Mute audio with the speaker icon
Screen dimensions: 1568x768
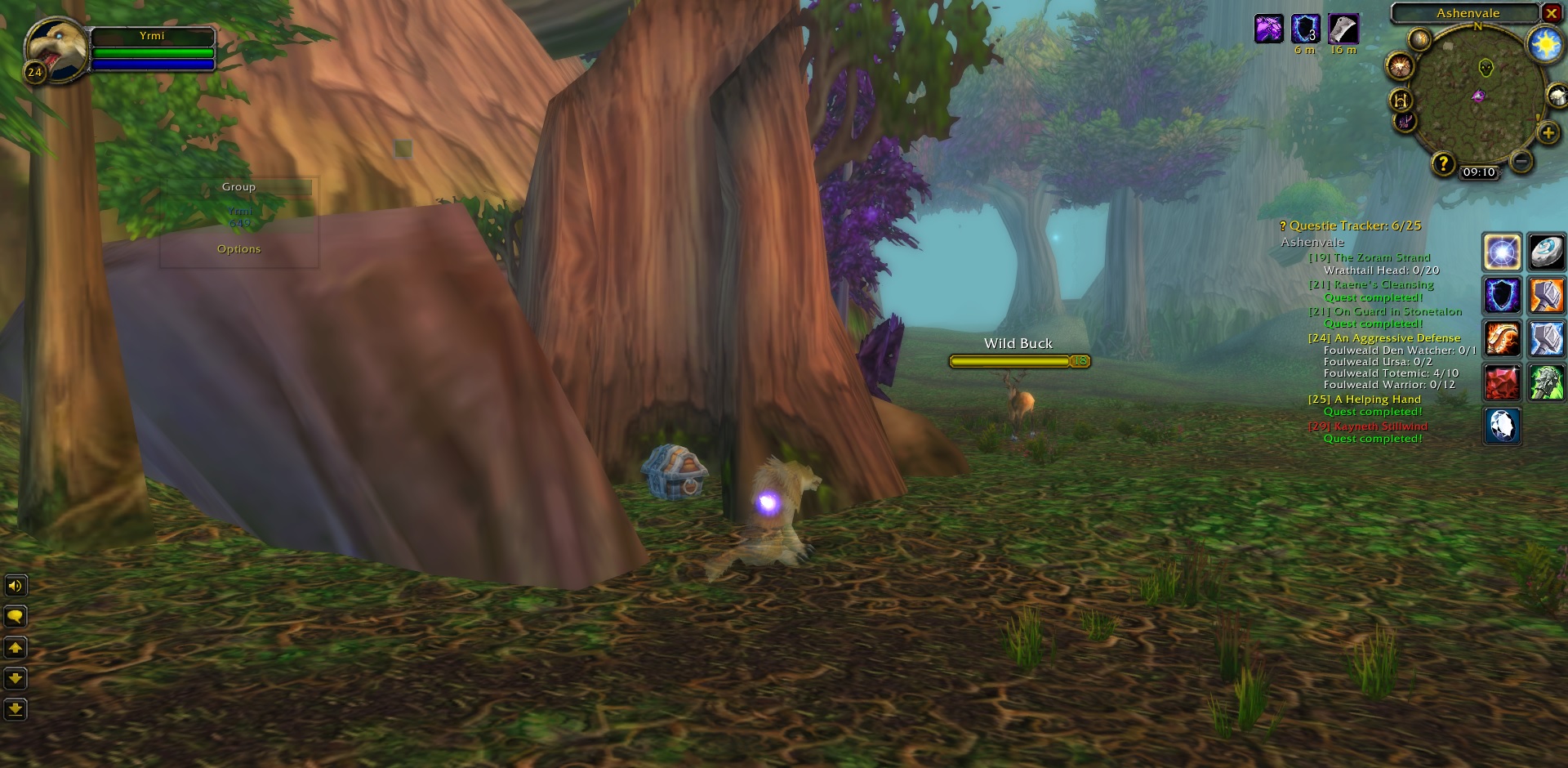coord(16,585)
